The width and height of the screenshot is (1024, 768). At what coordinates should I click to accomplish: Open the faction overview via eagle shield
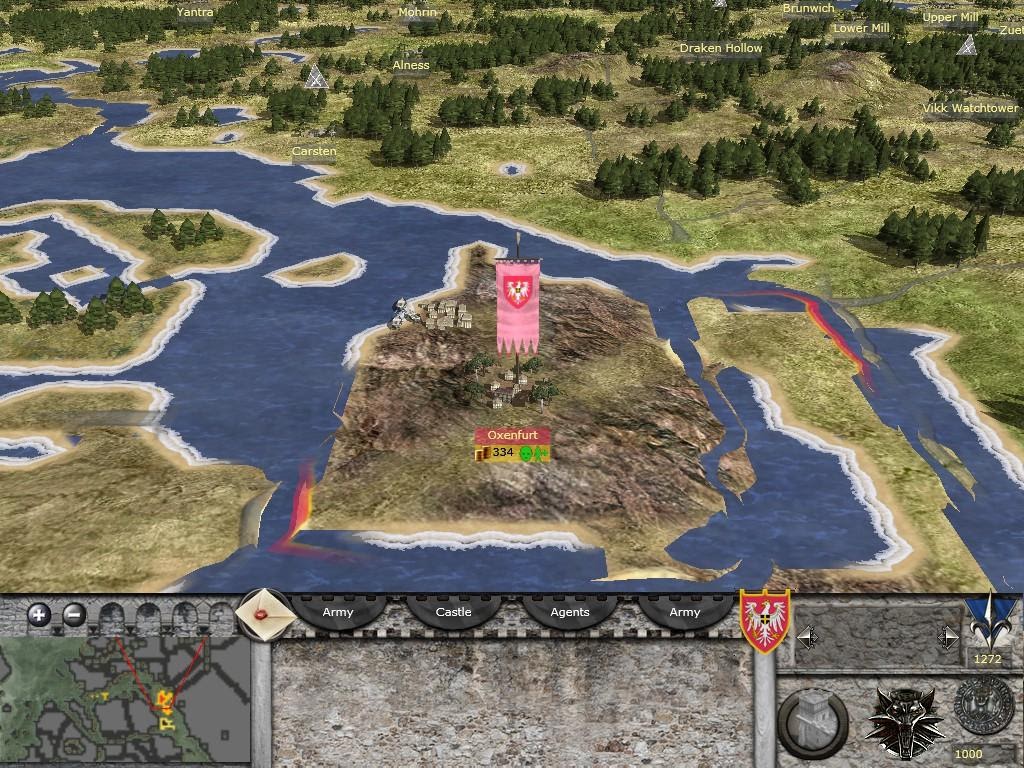pyautogui.click(x=765, y=620)
